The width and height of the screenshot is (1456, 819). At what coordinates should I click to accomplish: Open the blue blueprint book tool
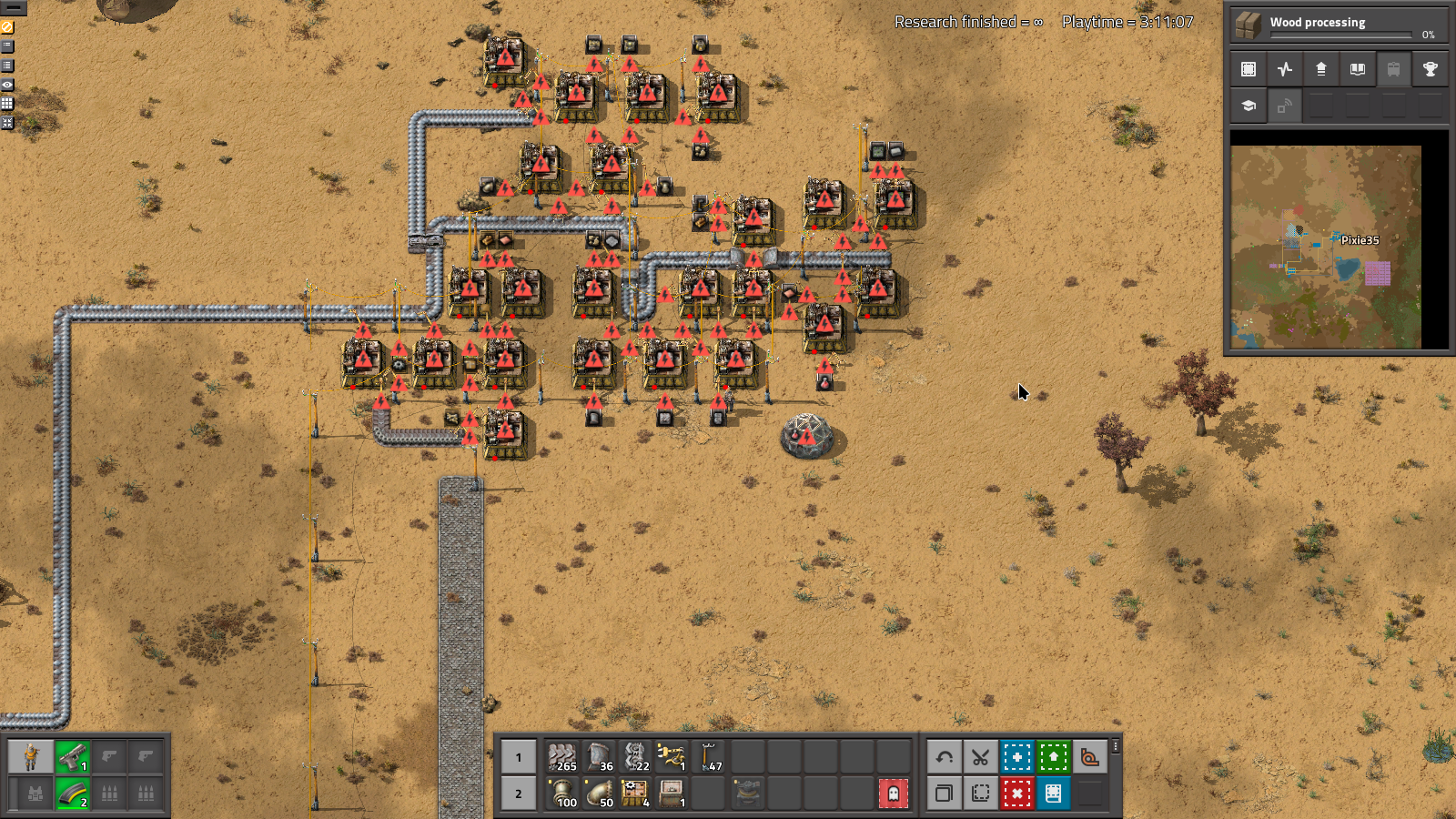click(1053, 794)
